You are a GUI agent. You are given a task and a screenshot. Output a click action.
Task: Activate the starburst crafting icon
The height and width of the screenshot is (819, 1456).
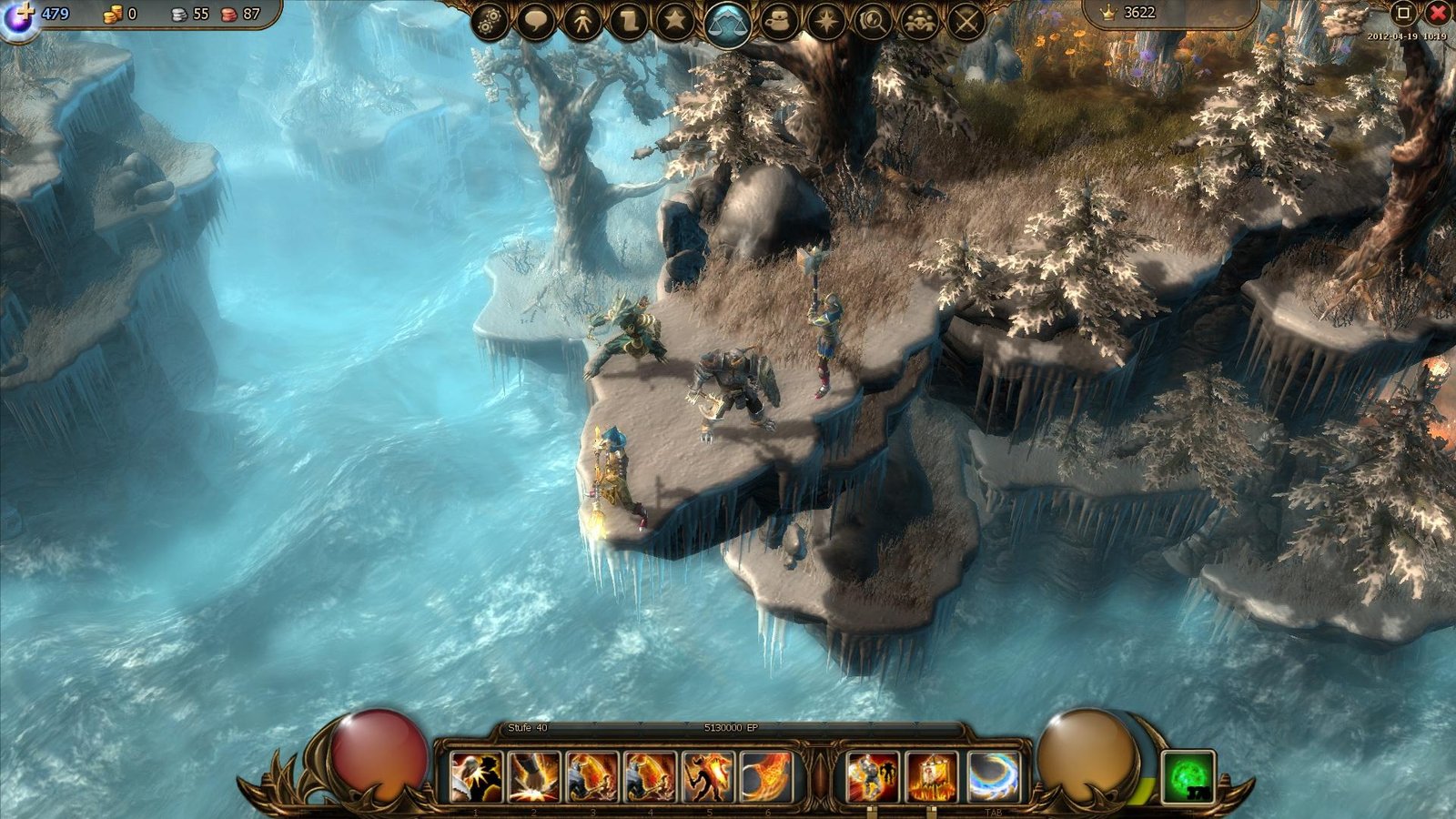point(825,20)
